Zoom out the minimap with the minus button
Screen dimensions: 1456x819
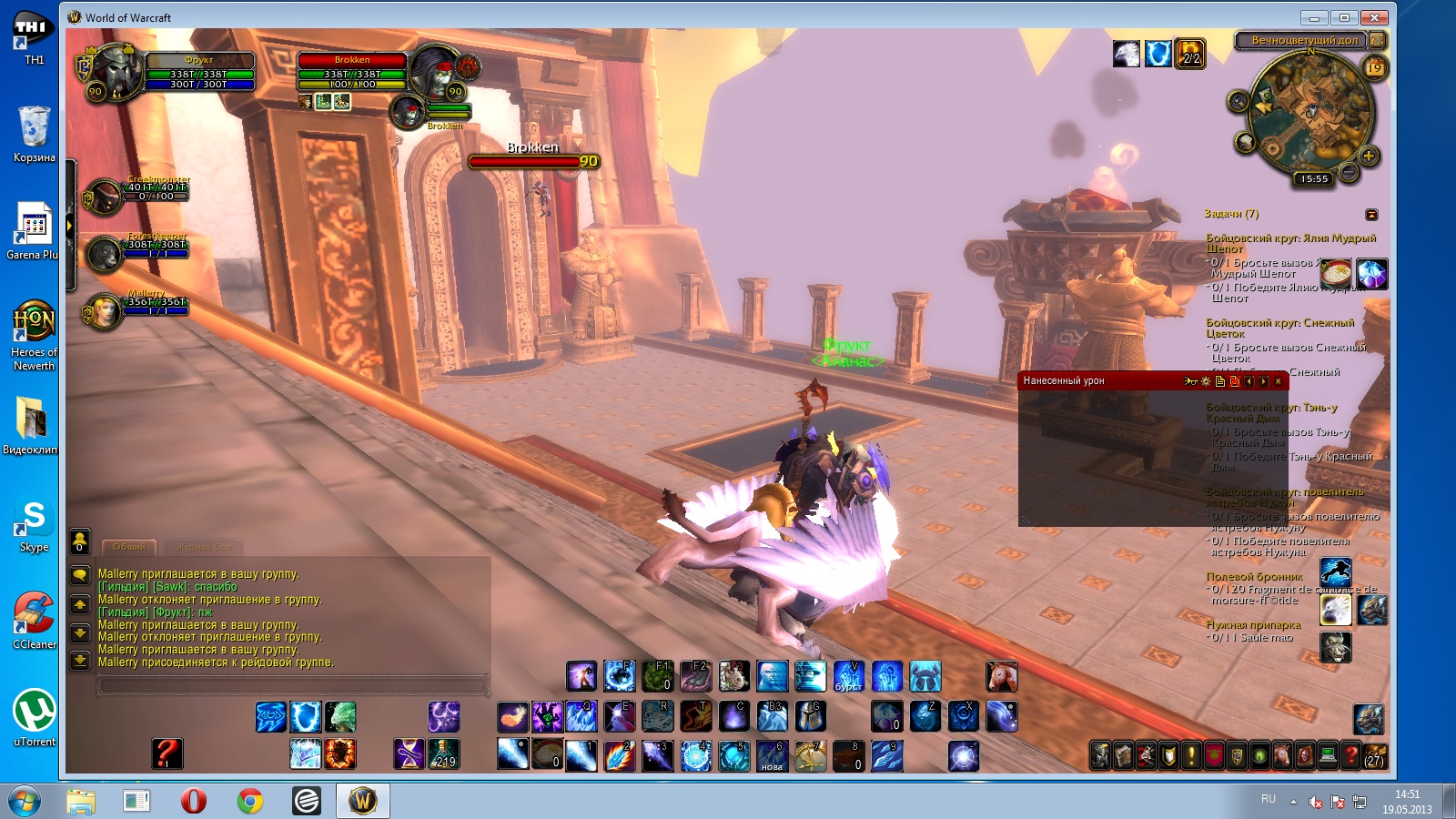pos(1349,172)
